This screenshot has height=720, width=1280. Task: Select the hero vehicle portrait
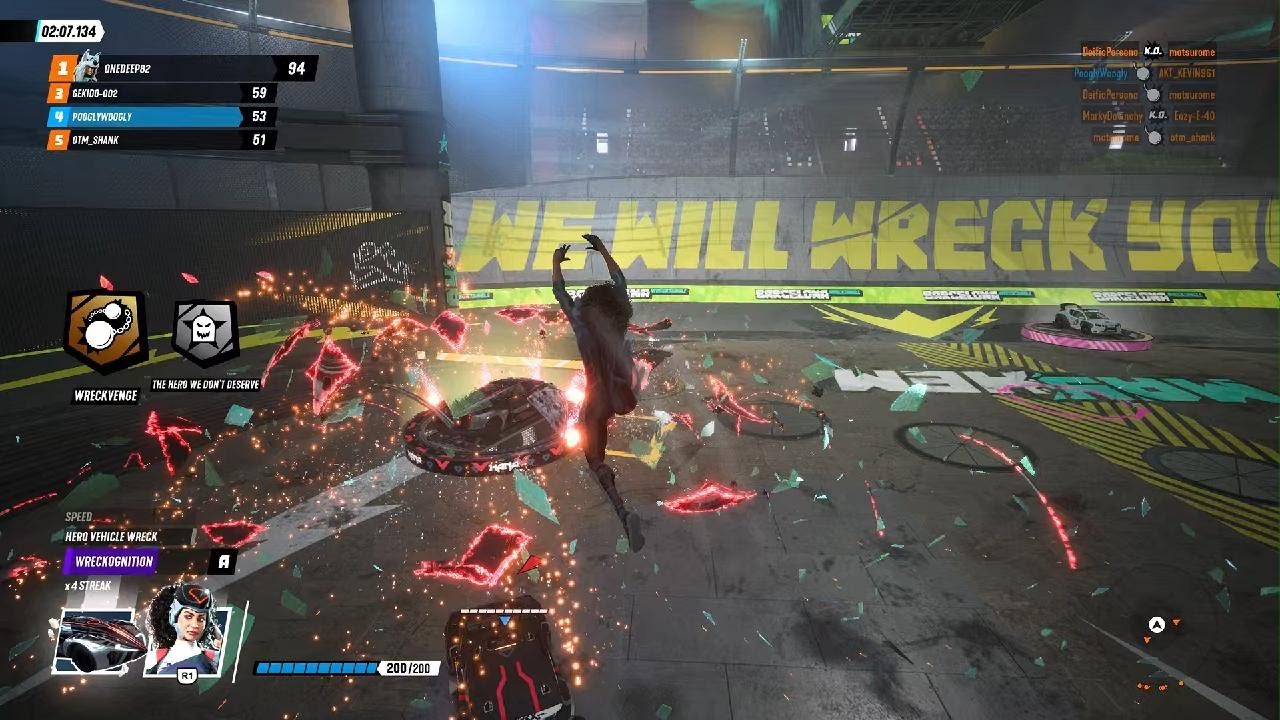[96, 640]
